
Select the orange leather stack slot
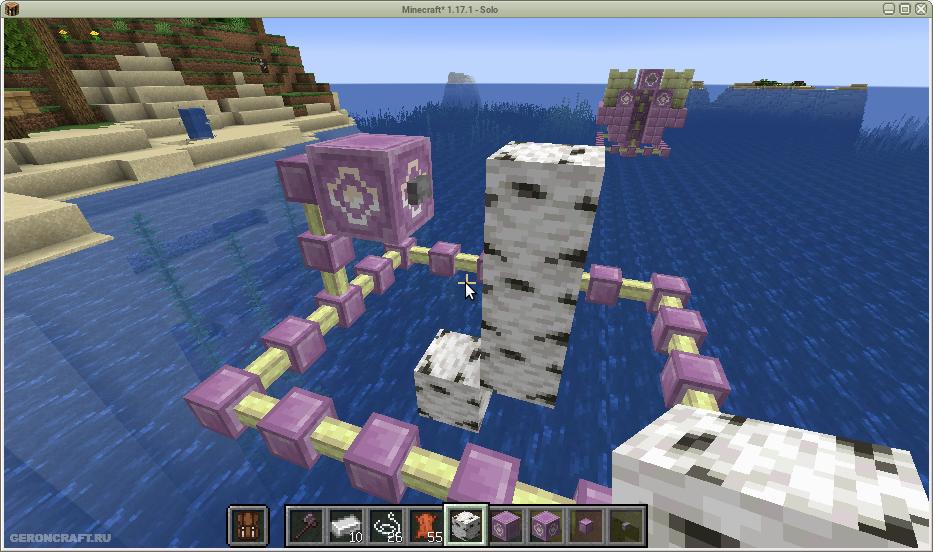coord(425,525)
